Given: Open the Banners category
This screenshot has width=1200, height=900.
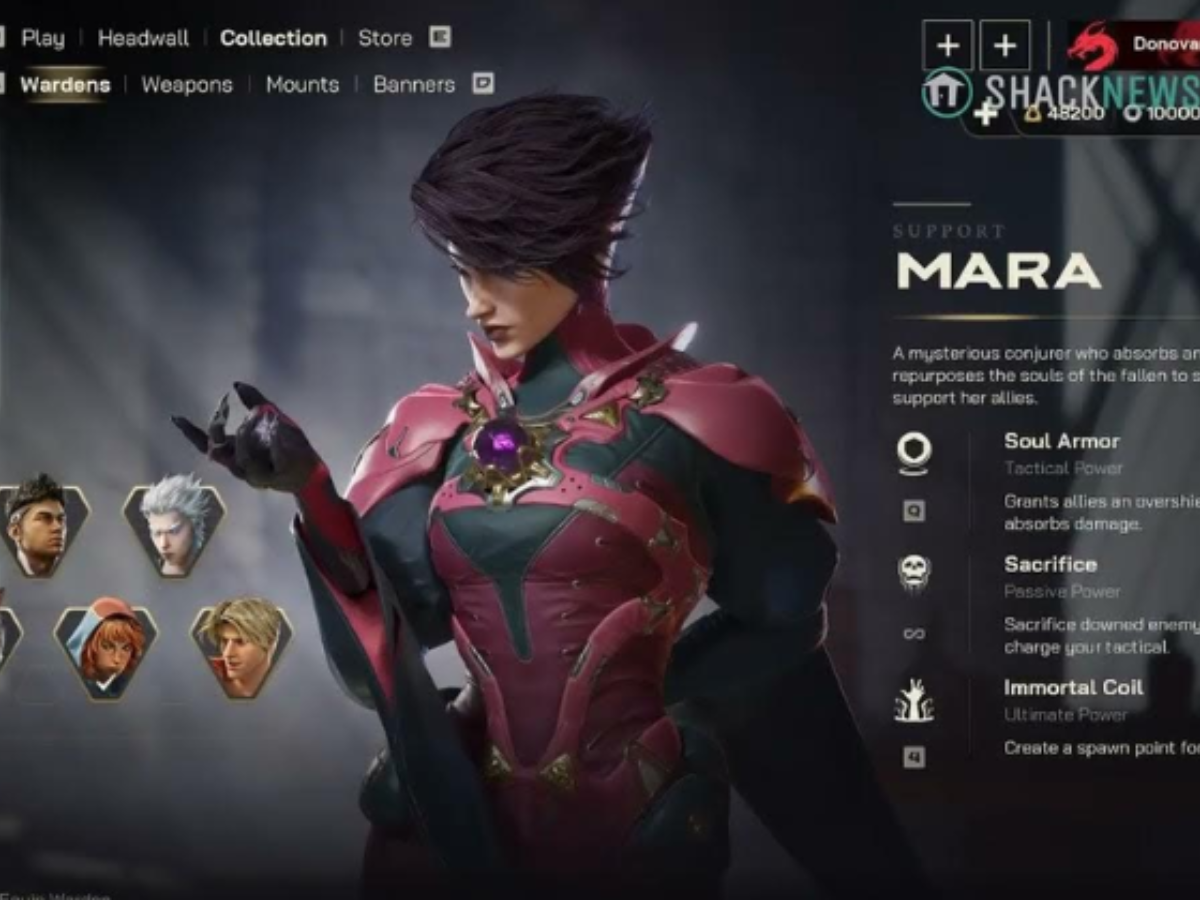Looking at the screenshot, I should [x=414, y=85].
